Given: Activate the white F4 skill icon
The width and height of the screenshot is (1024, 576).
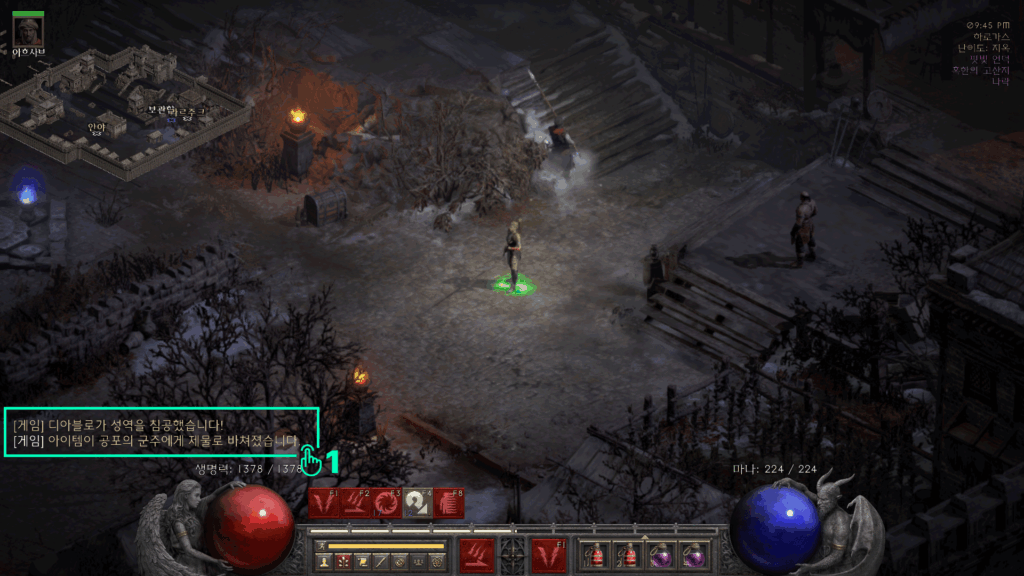Looking at the screenshot, I should [x=416, y=503].
